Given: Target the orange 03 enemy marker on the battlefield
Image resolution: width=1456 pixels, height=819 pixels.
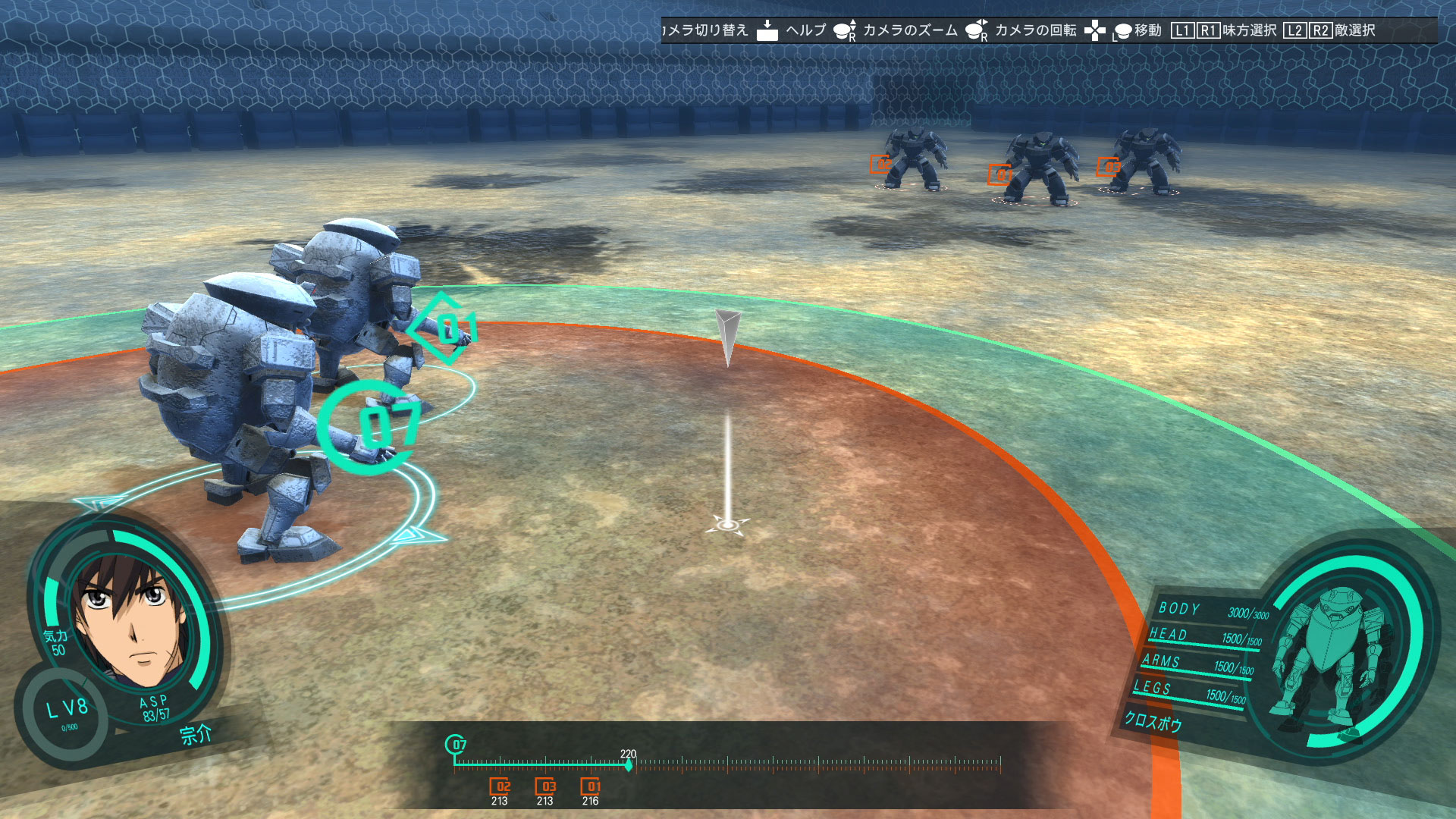Looking at the screenshot, I should [x=1109, y=167].
